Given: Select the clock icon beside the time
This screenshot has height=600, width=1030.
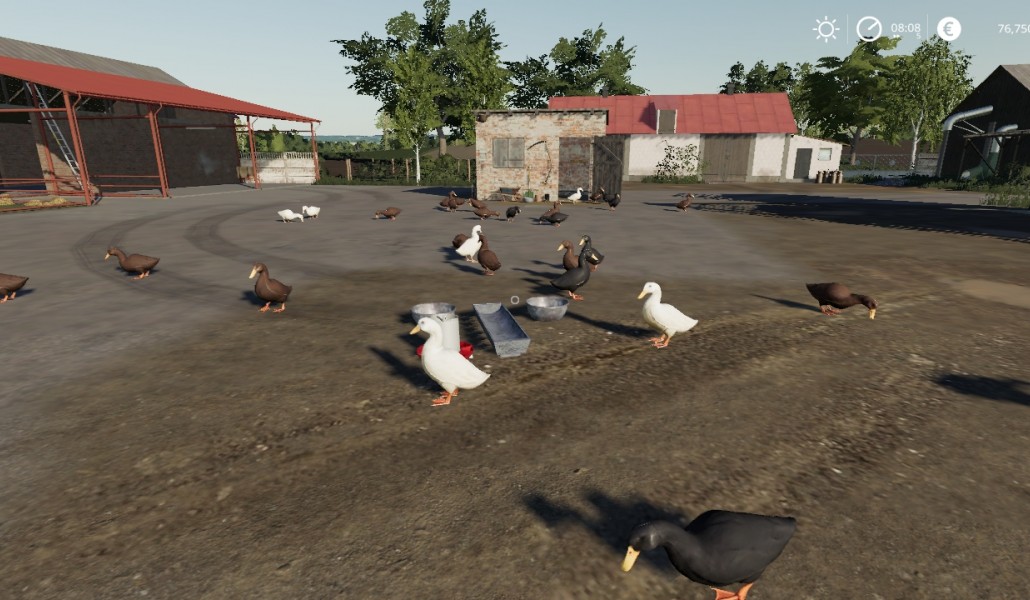Looking at the screenshot, I should (869, 29).
